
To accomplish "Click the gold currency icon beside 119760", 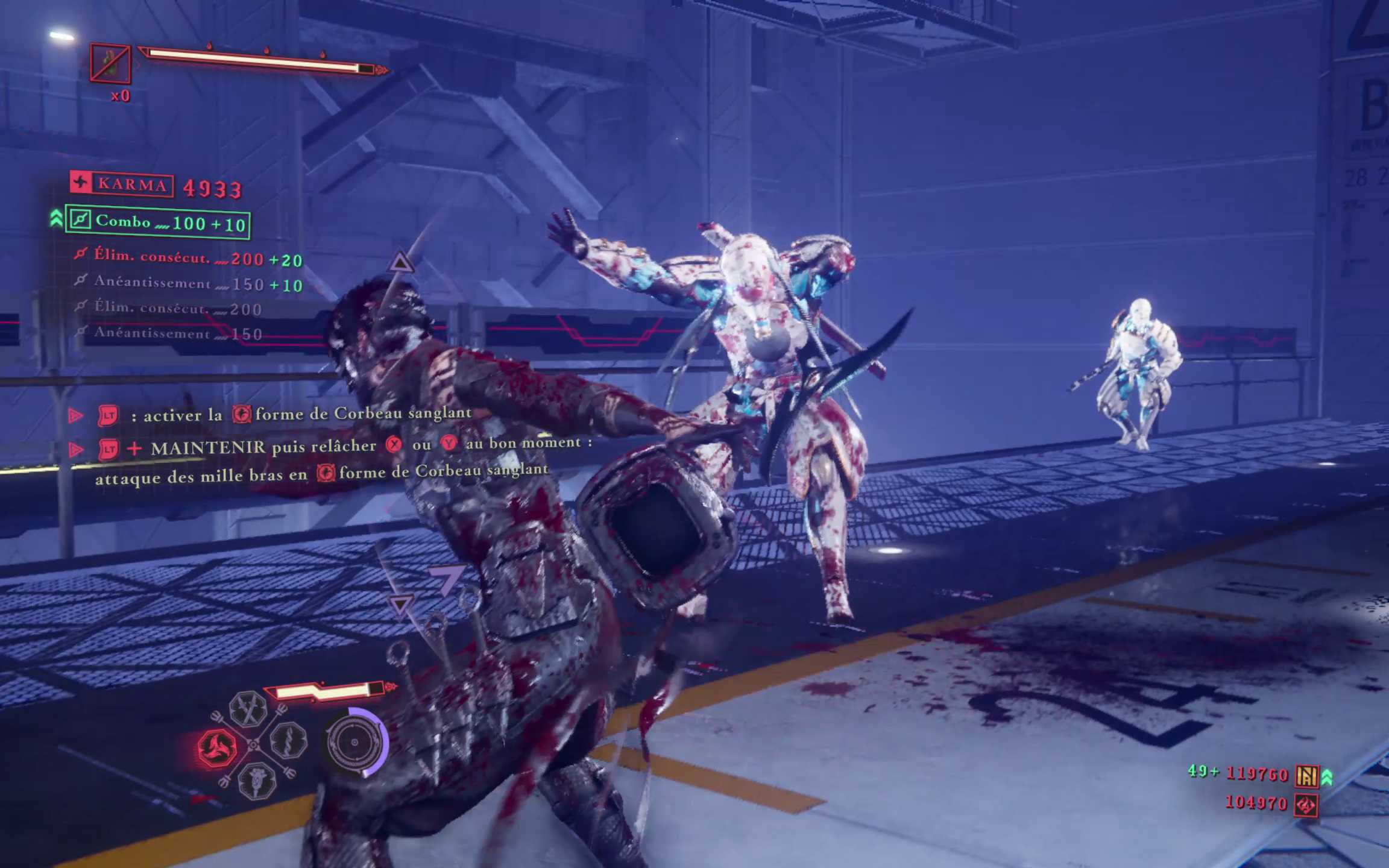I will (1306, 776).
